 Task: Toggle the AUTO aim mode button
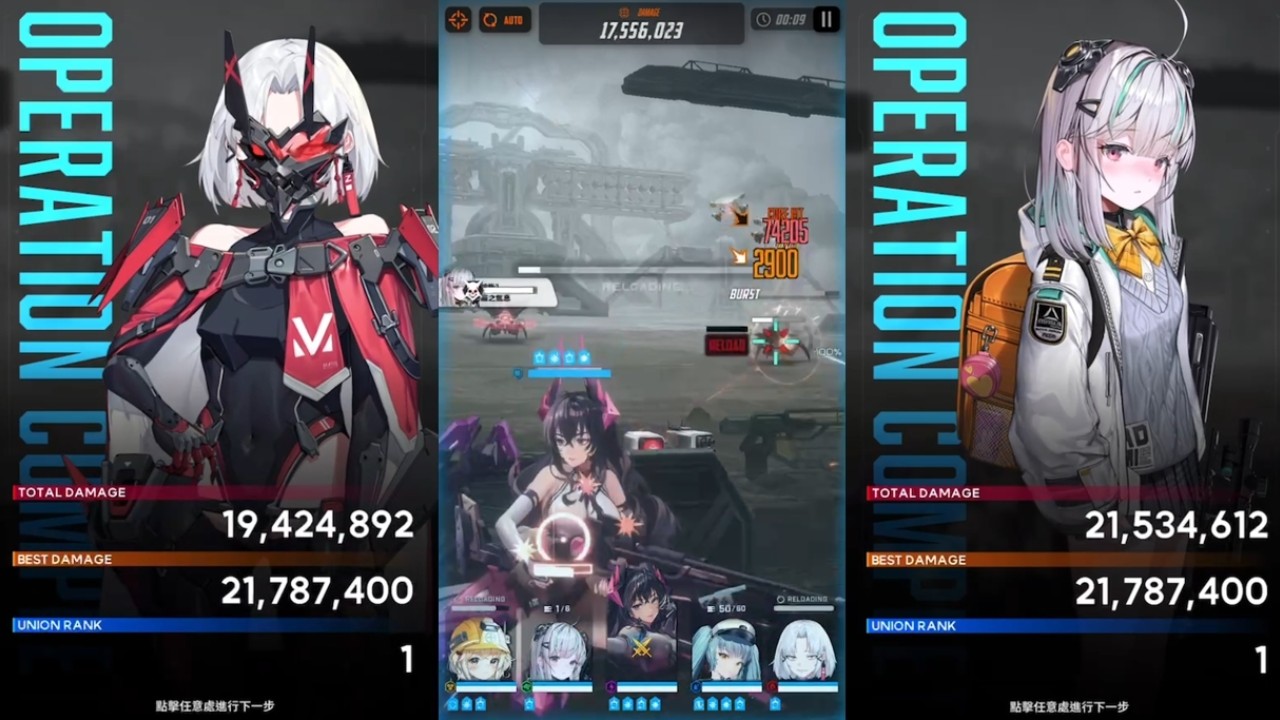coord(504,19)
